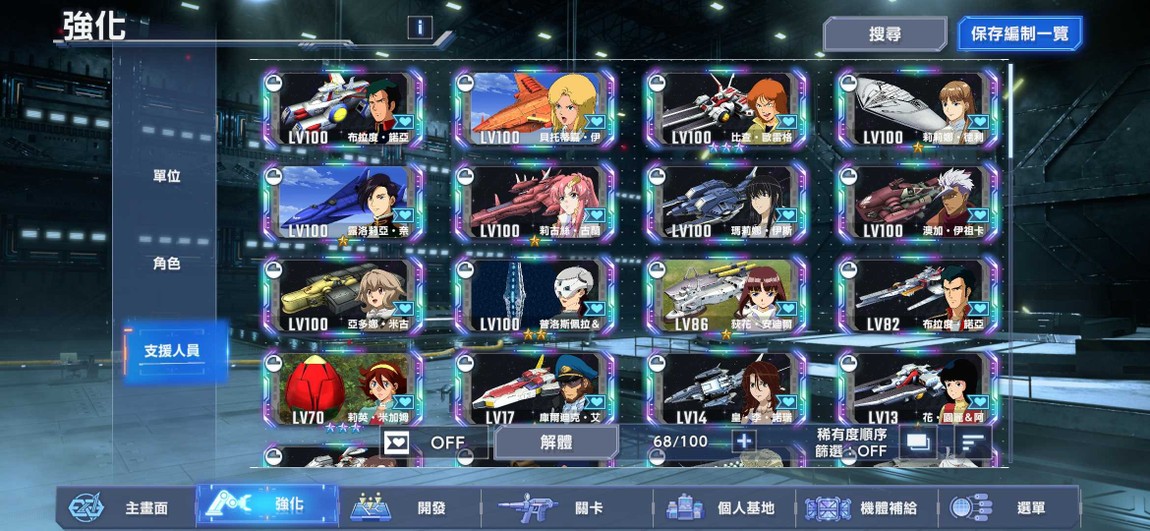Select the pink-haired 莉古絲 support card

535,204
